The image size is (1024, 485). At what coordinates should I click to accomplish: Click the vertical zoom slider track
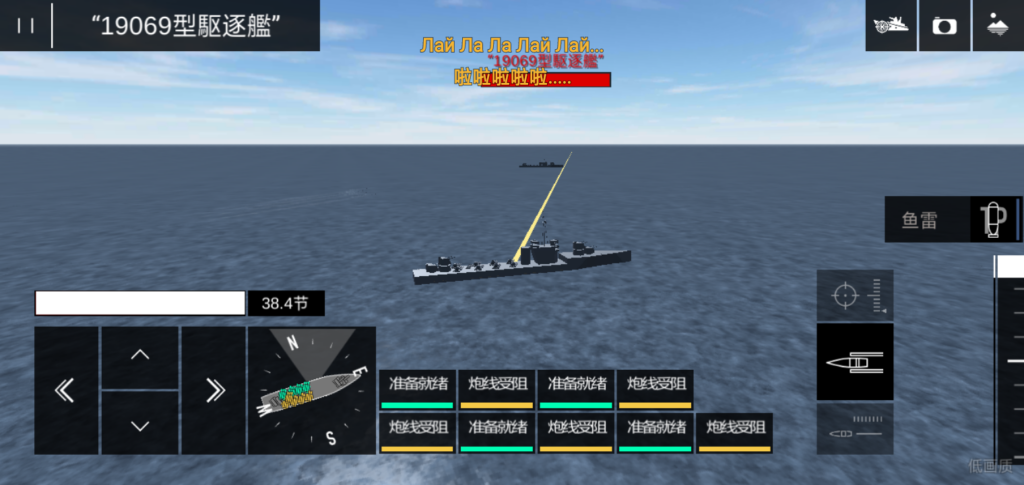coord(1008,360)
